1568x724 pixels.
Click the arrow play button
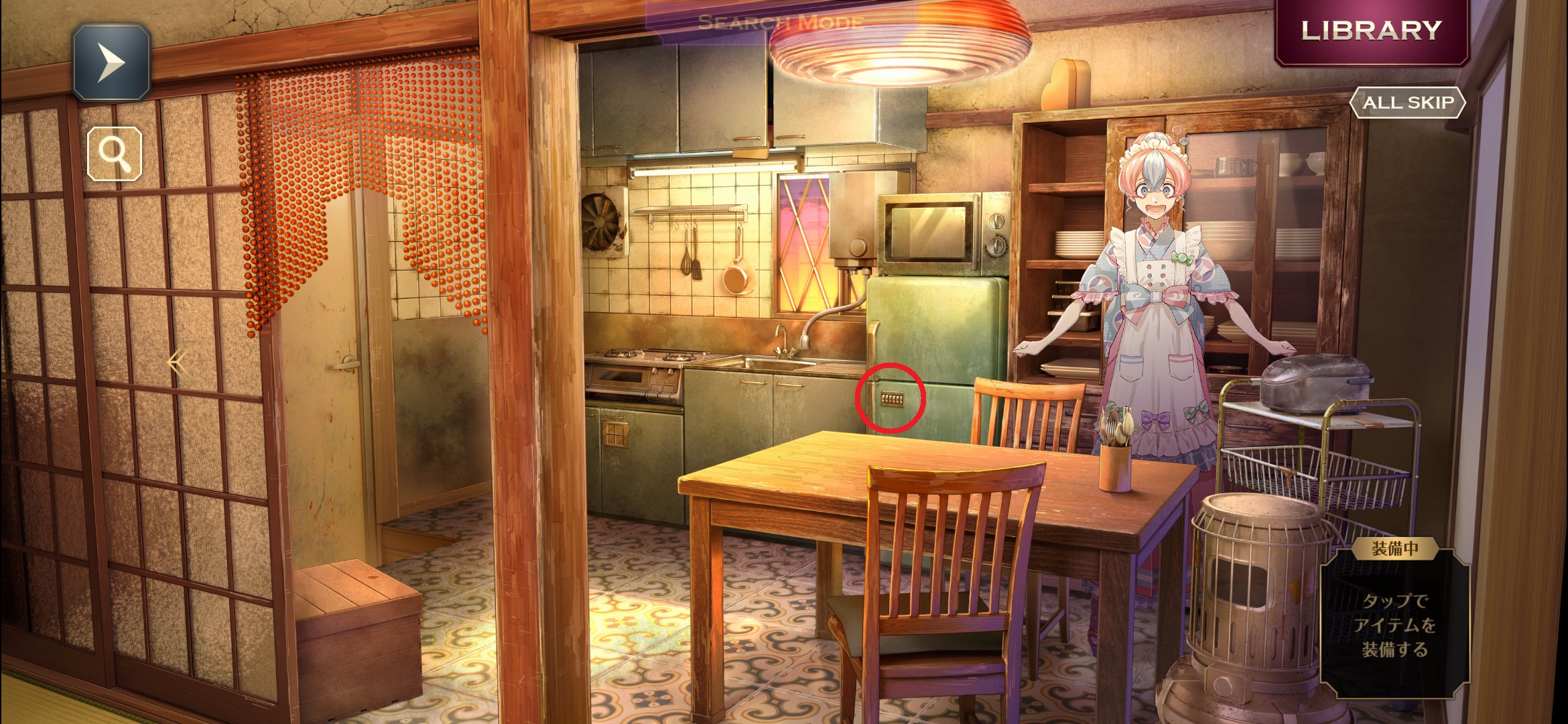tap(111, 62)
